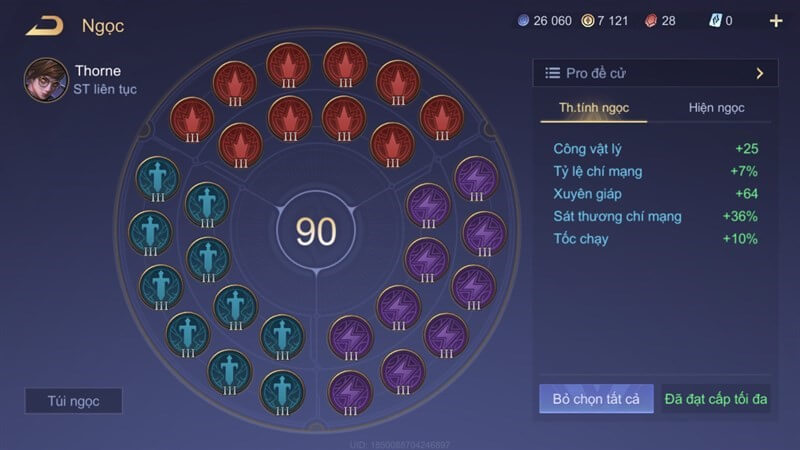Switch to the Th.tính ngọc tab
Screen dimensions: 800x450
pyautogui.click(x=593, y=108)
